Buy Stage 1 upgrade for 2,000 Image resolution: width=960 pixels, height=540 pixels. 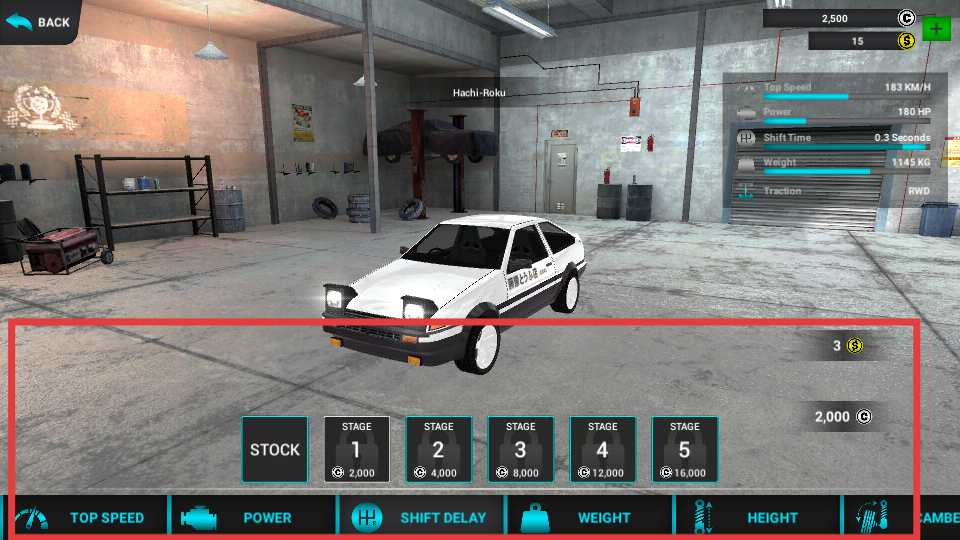click(357, 449)
